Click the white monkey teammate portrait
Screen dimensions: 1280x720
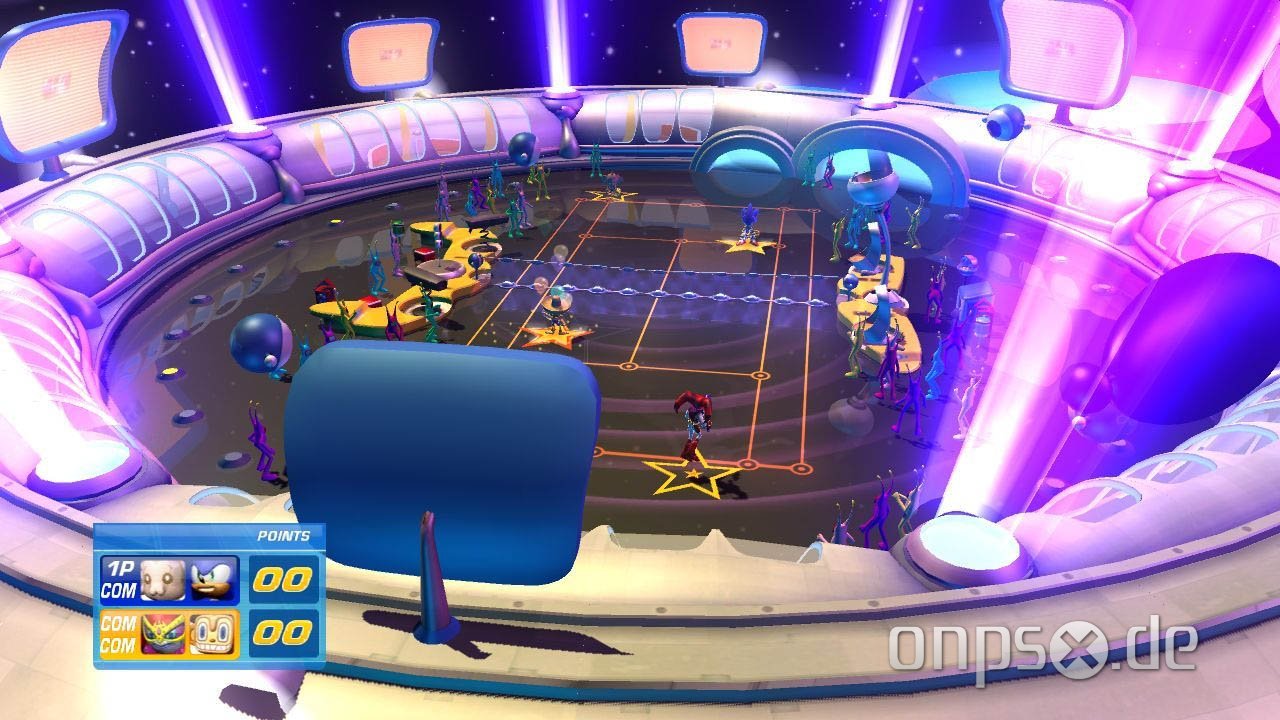(163, 578)
